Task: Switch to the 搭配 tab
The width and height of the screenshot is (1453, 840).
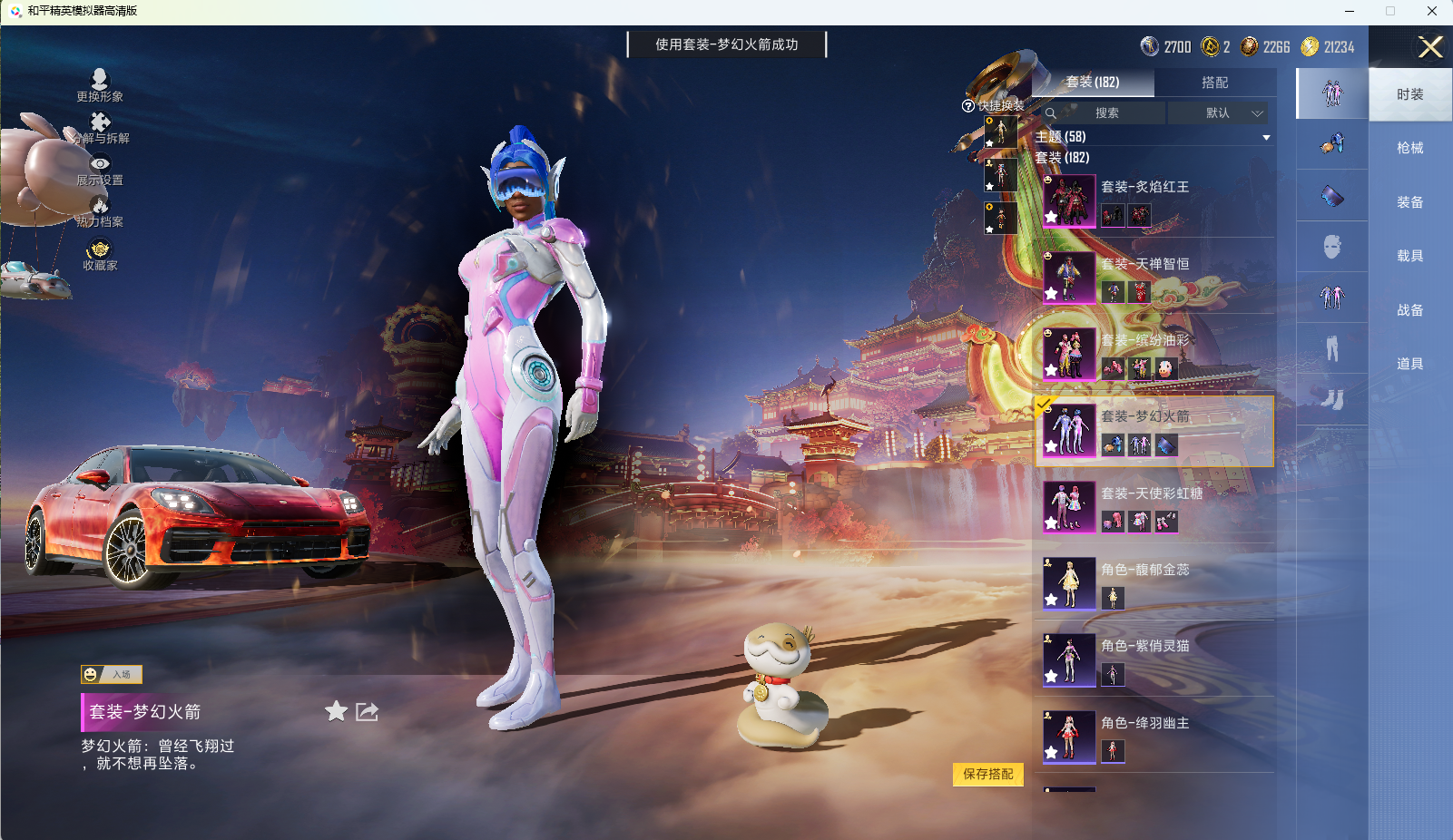Action: [1214, 83]
